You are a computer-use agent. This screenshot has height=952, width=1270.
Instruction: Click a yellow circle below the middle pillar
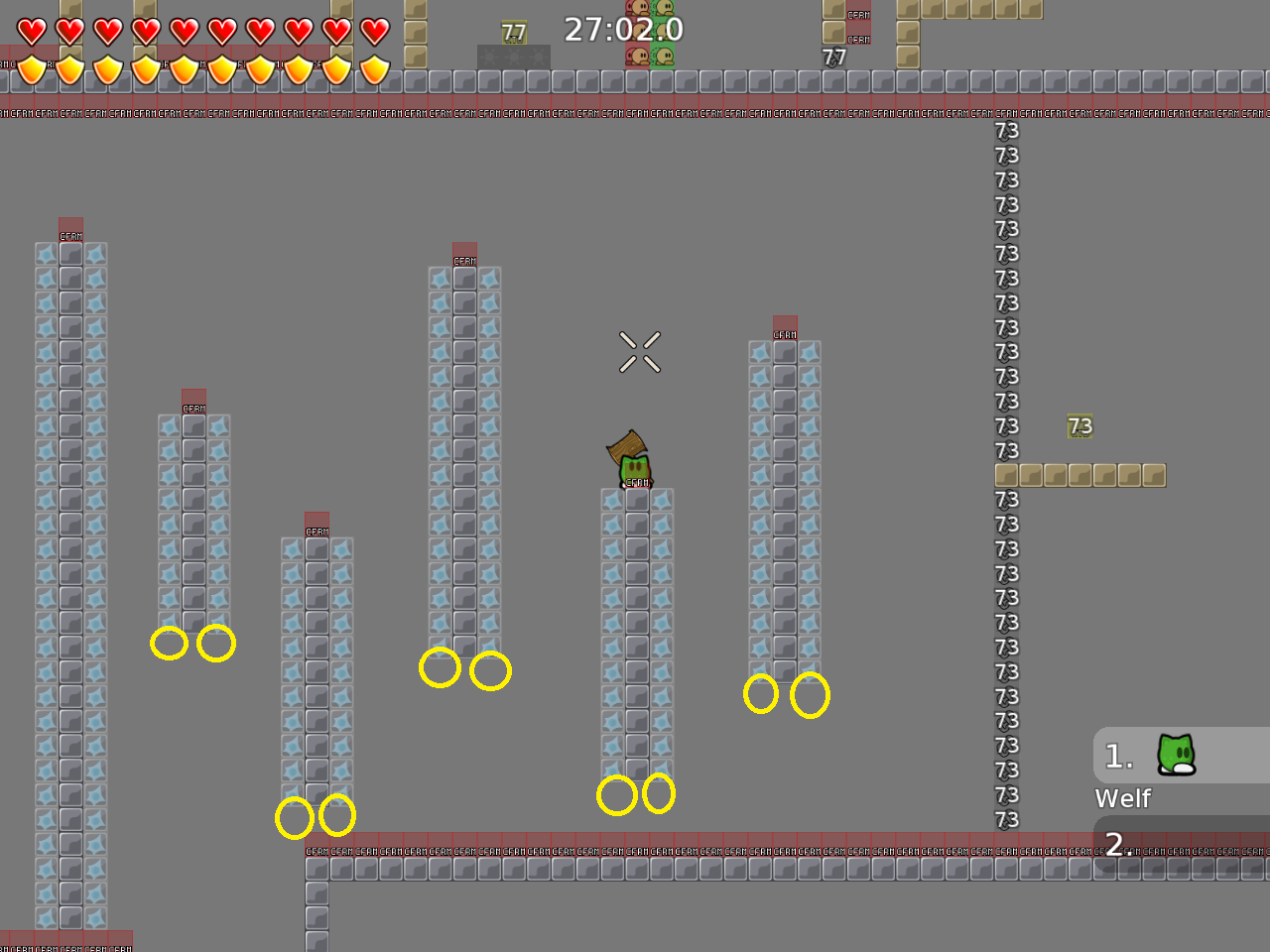(619, 793)
